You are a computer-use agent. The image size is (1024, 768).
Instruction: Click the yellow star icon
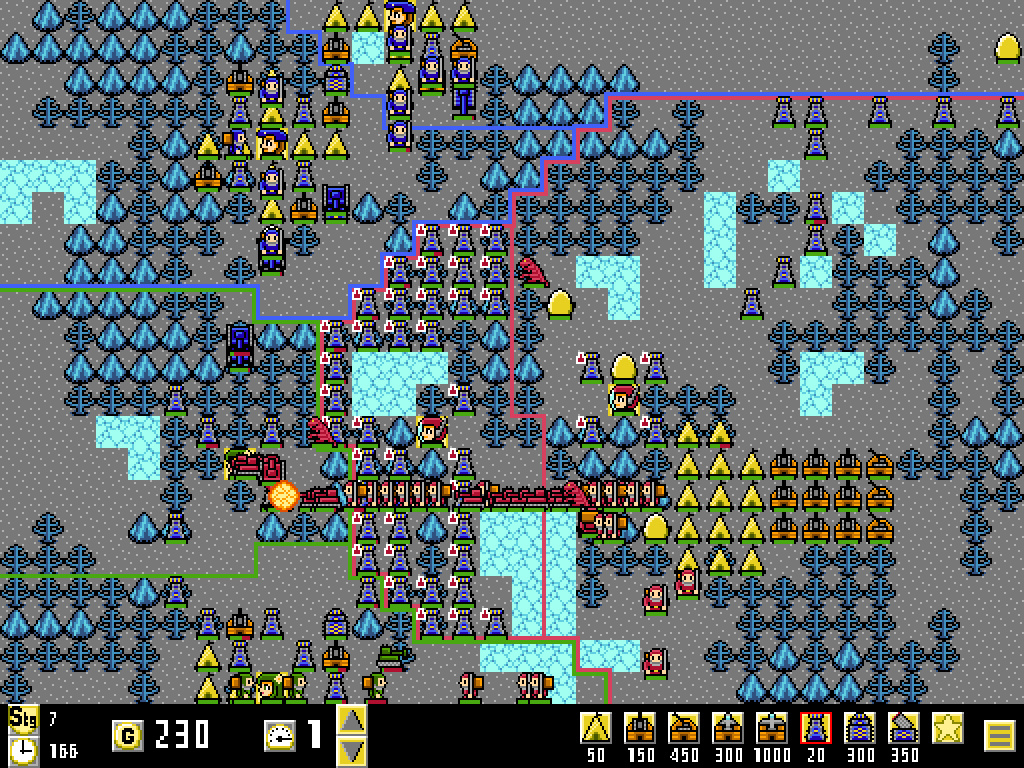click(x=948, y=728)
